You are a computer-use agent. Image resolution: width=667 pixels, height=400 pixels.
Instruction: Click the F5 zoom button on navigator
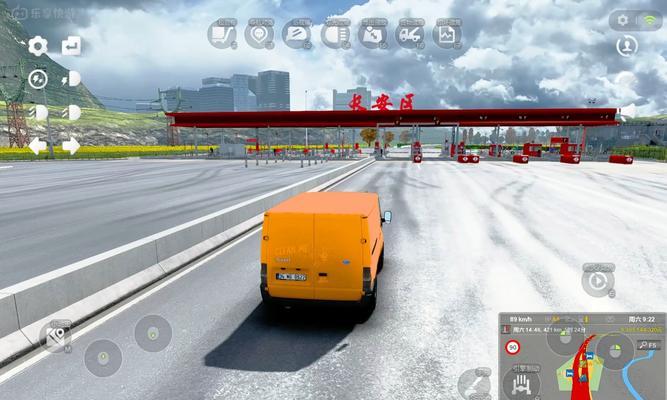point(648,345)
